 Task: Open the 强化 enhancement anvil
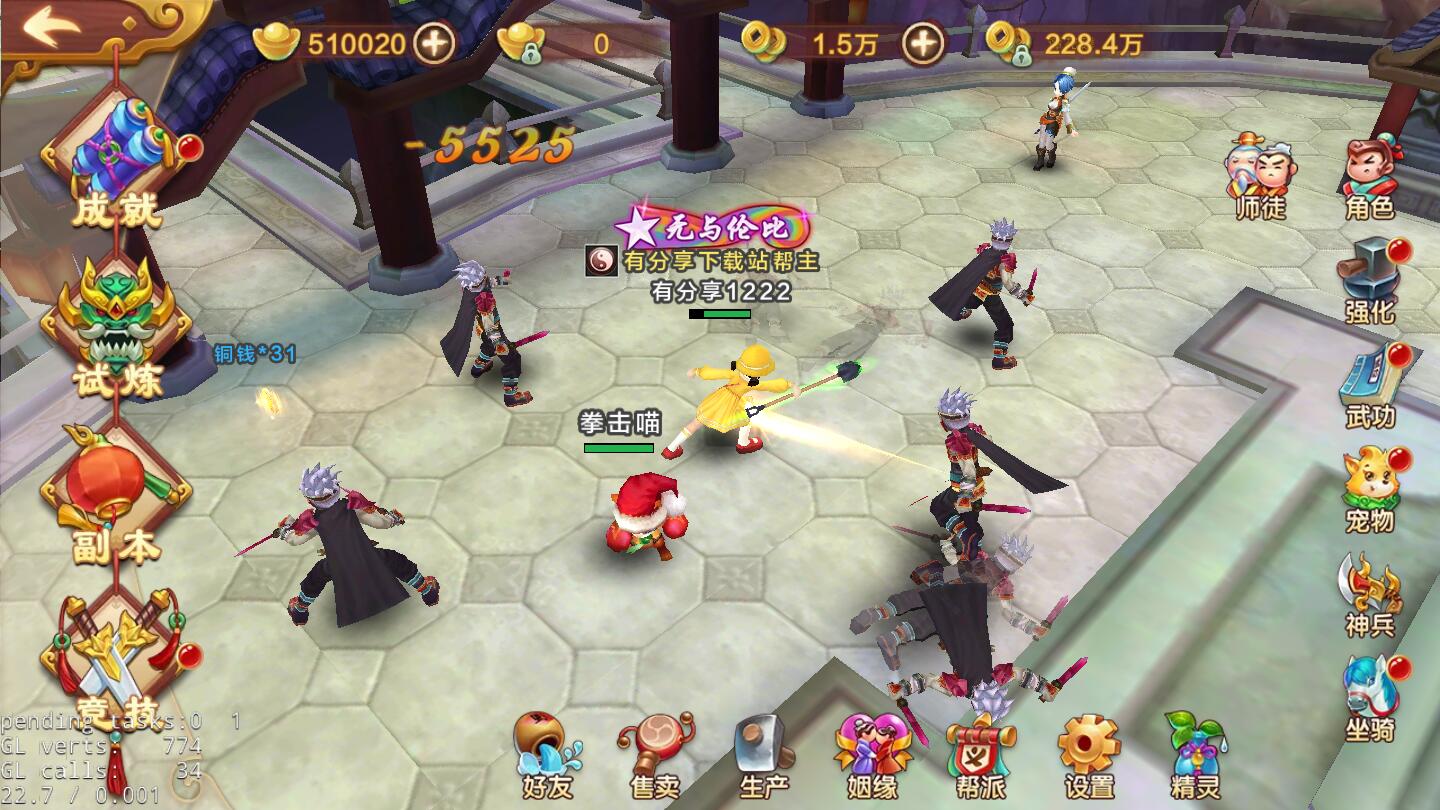[x=1369, y=280]
